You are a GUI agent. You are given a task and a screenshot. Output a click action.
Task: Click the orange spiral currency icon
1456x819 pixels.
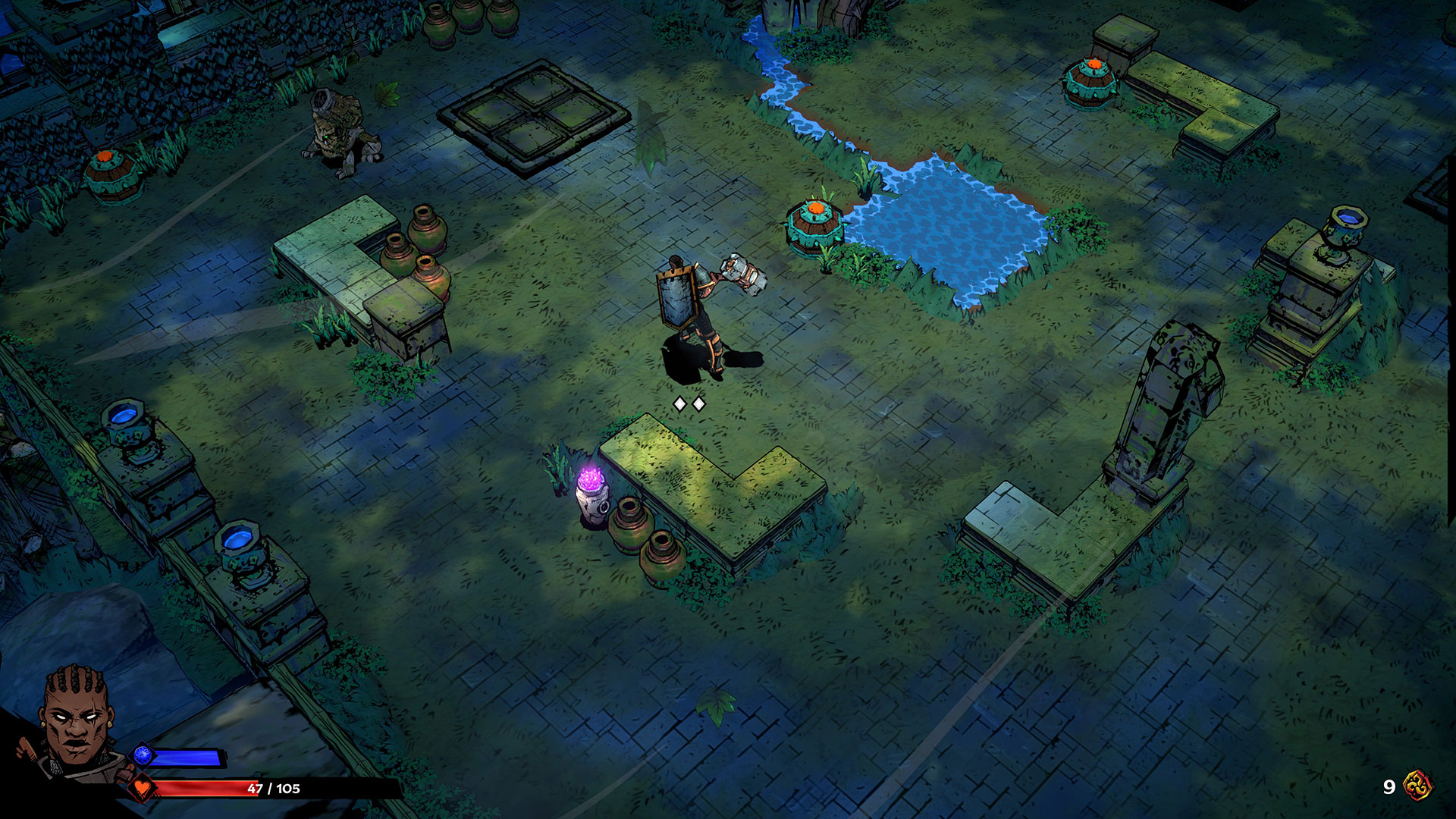pos(1417,786)
